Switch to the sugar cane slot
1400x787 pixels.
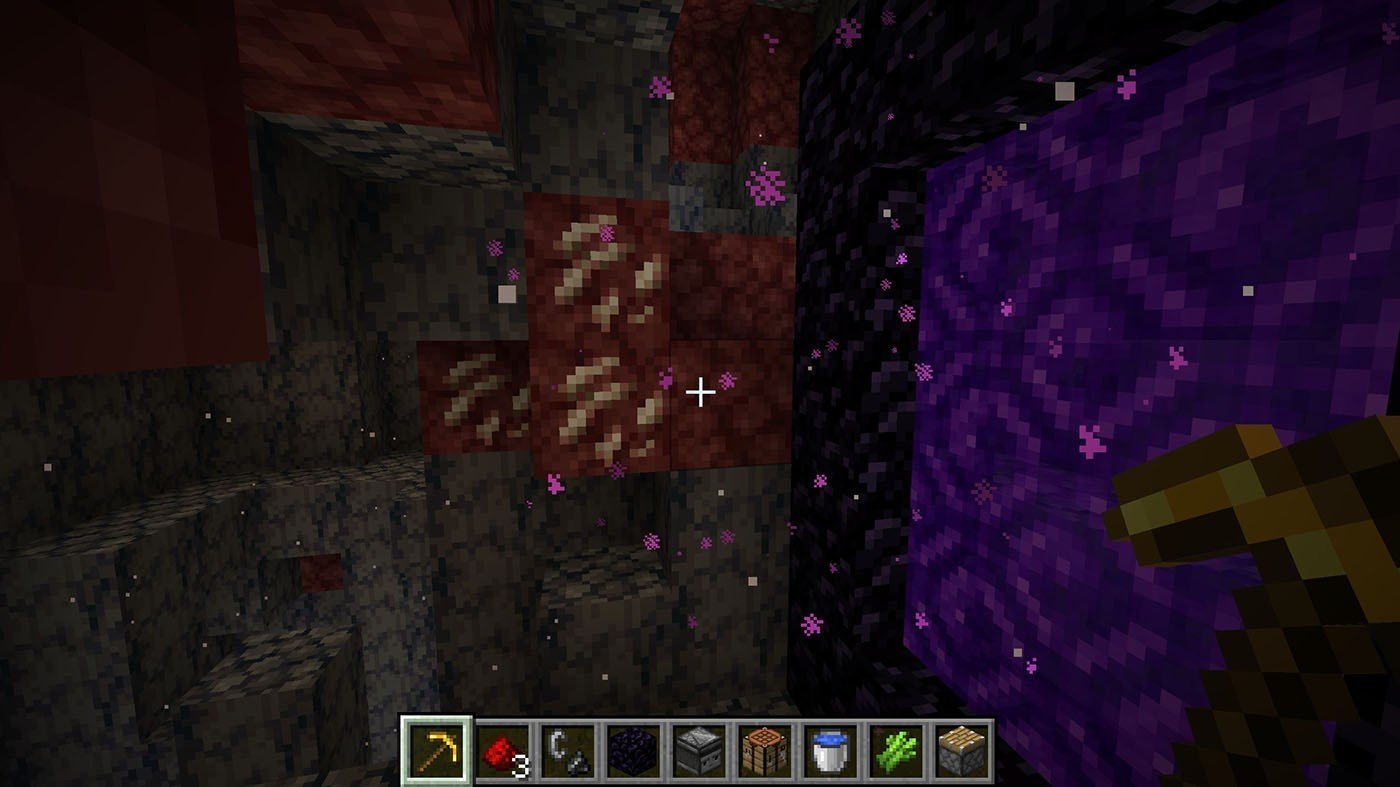point(895,750)
